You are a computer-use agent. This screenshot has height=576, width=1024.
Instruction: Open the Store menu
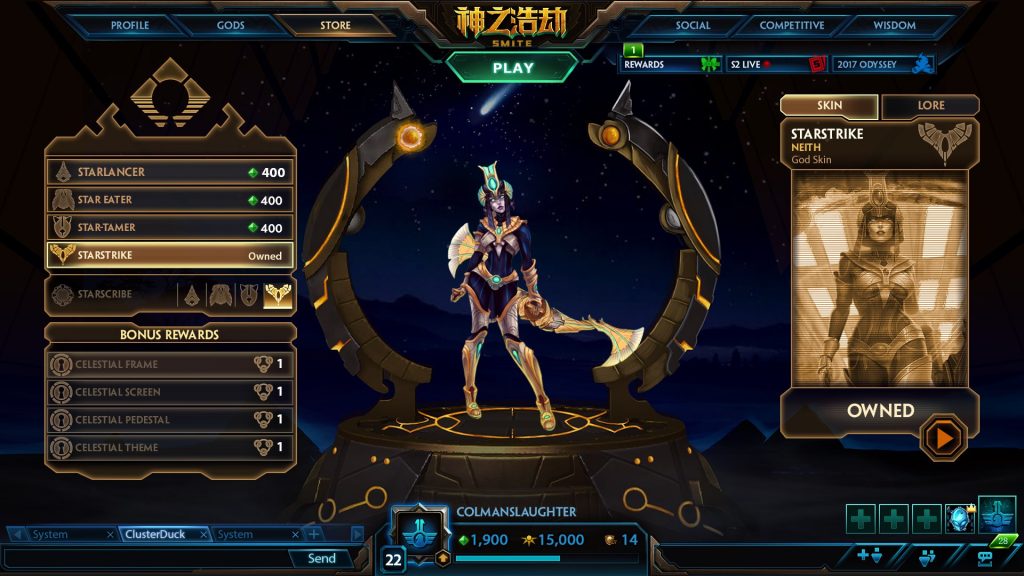point(335,25)
